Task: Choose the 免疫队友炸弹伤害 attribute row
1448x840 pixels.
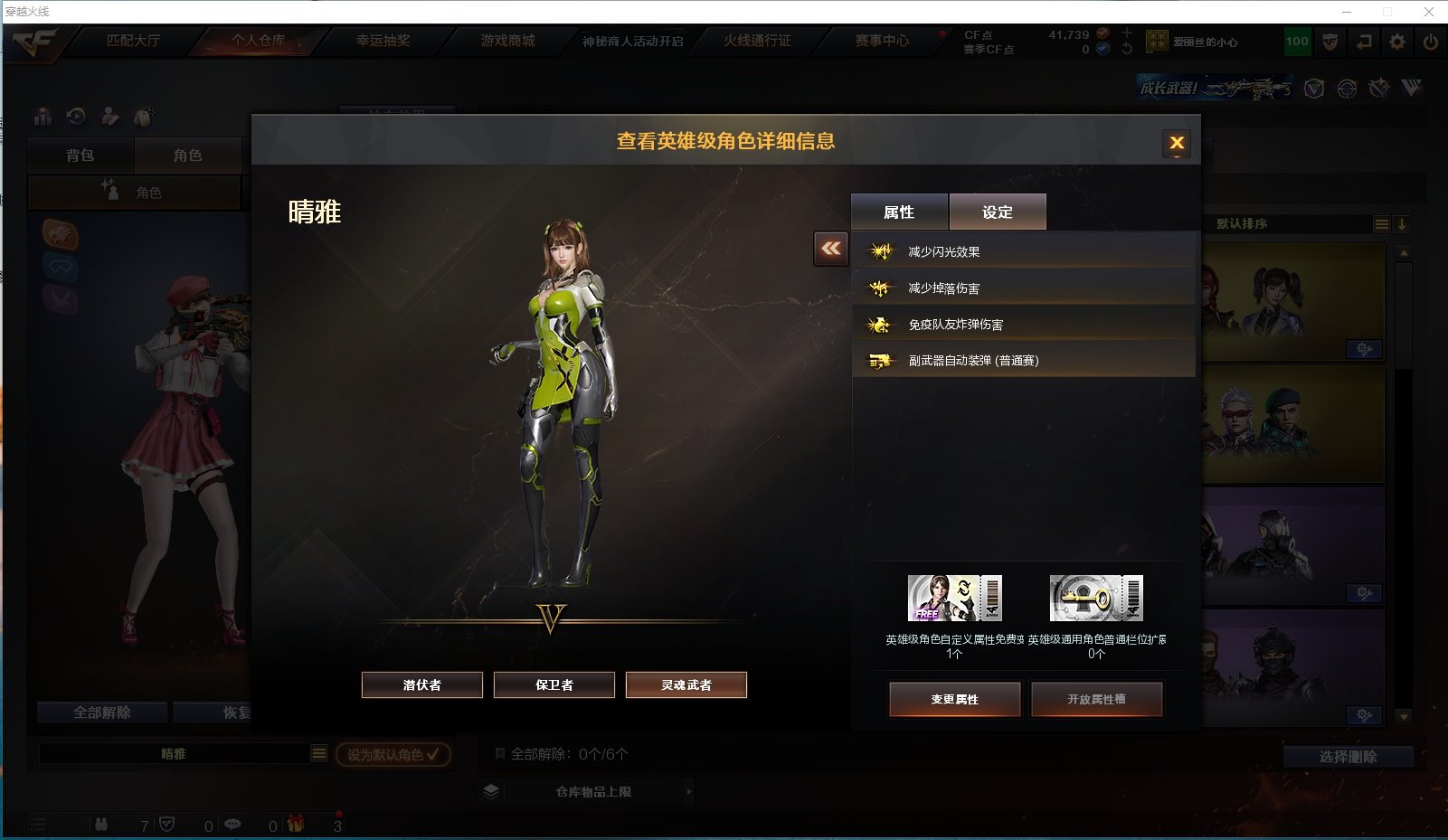Action: [1024, 324]
